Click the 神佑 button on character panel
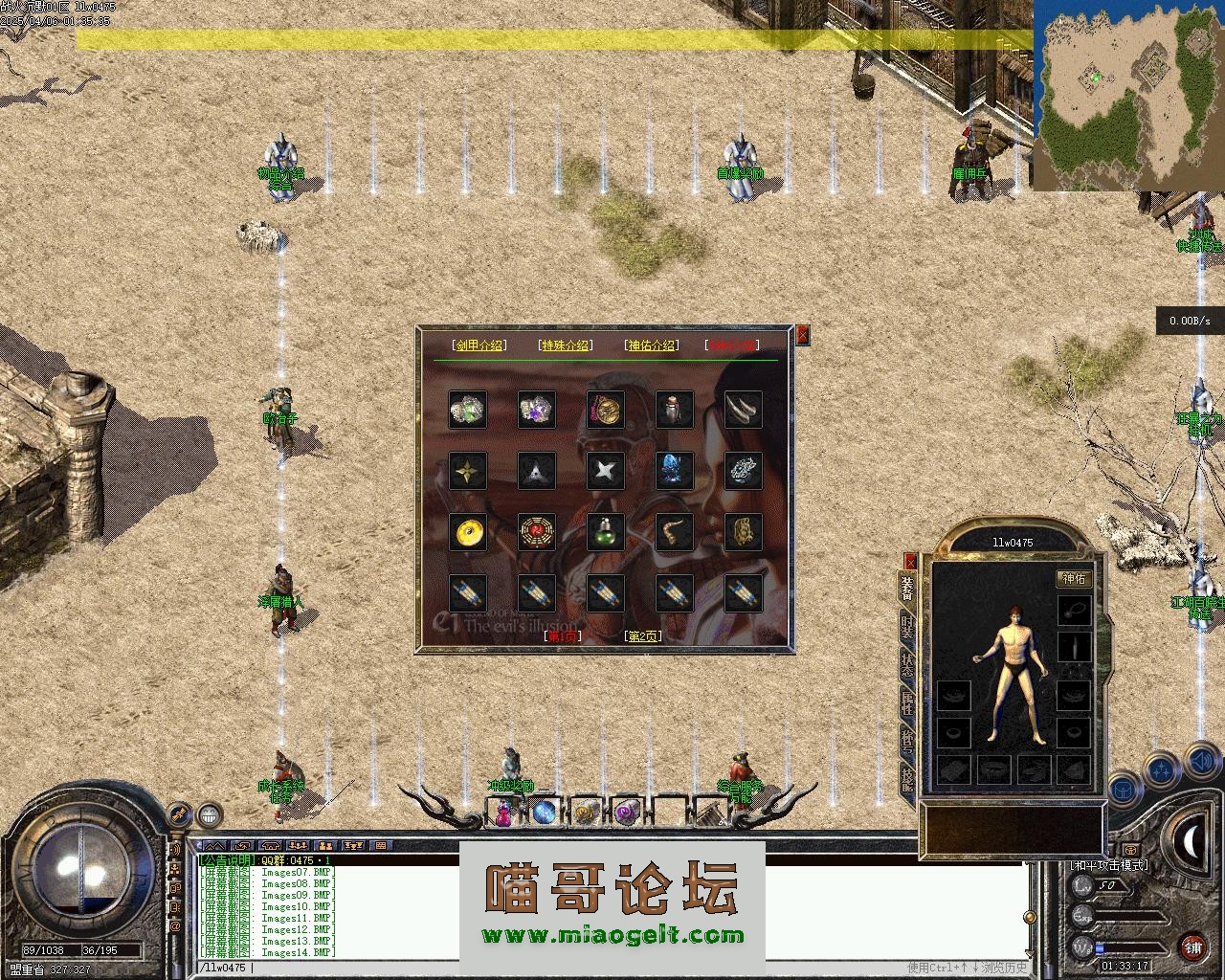The width and height of the screenshot is (1225, 980). tap(1074, 578)
